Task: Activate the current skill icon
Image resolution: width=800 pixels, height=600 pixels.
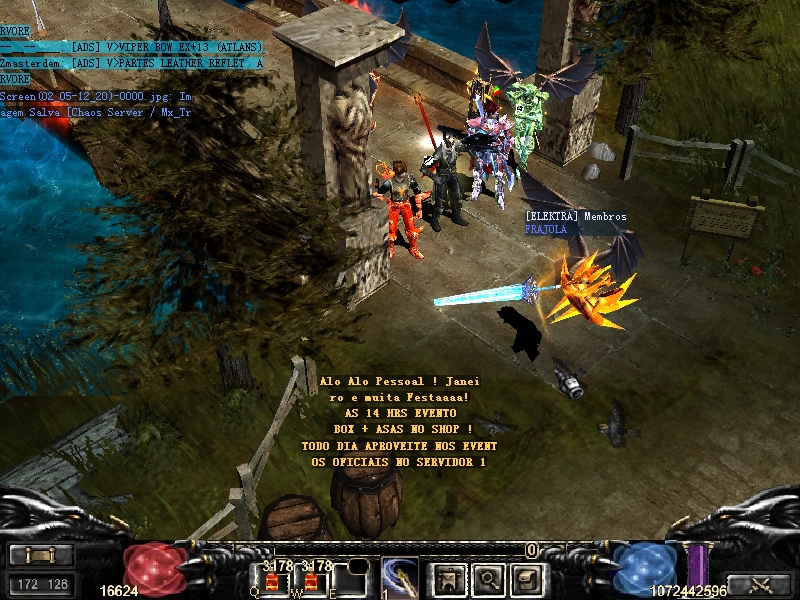Action: tap(399, 577)
